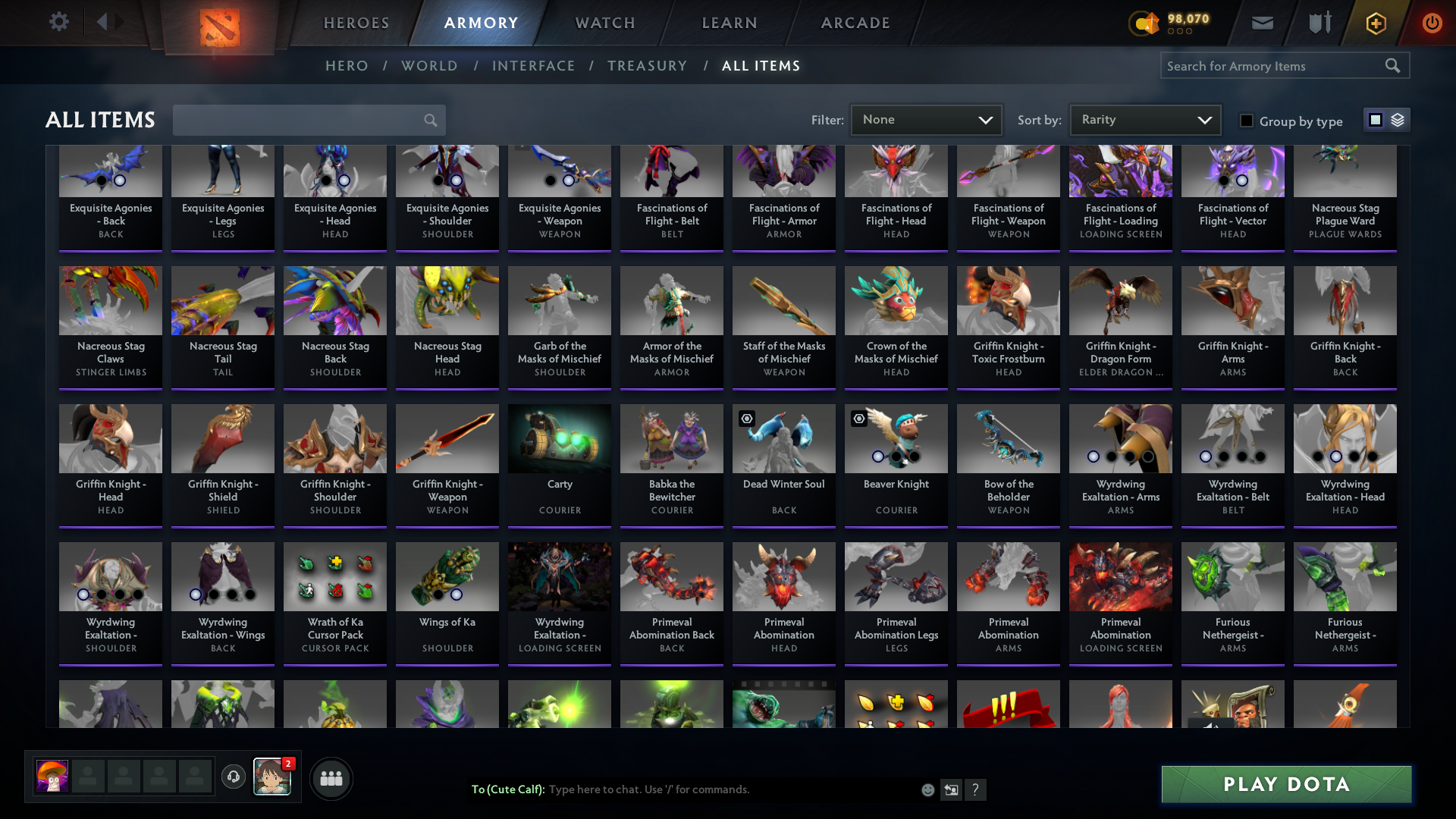Open the armory shield and sword icon

[x=1318, y=23]
